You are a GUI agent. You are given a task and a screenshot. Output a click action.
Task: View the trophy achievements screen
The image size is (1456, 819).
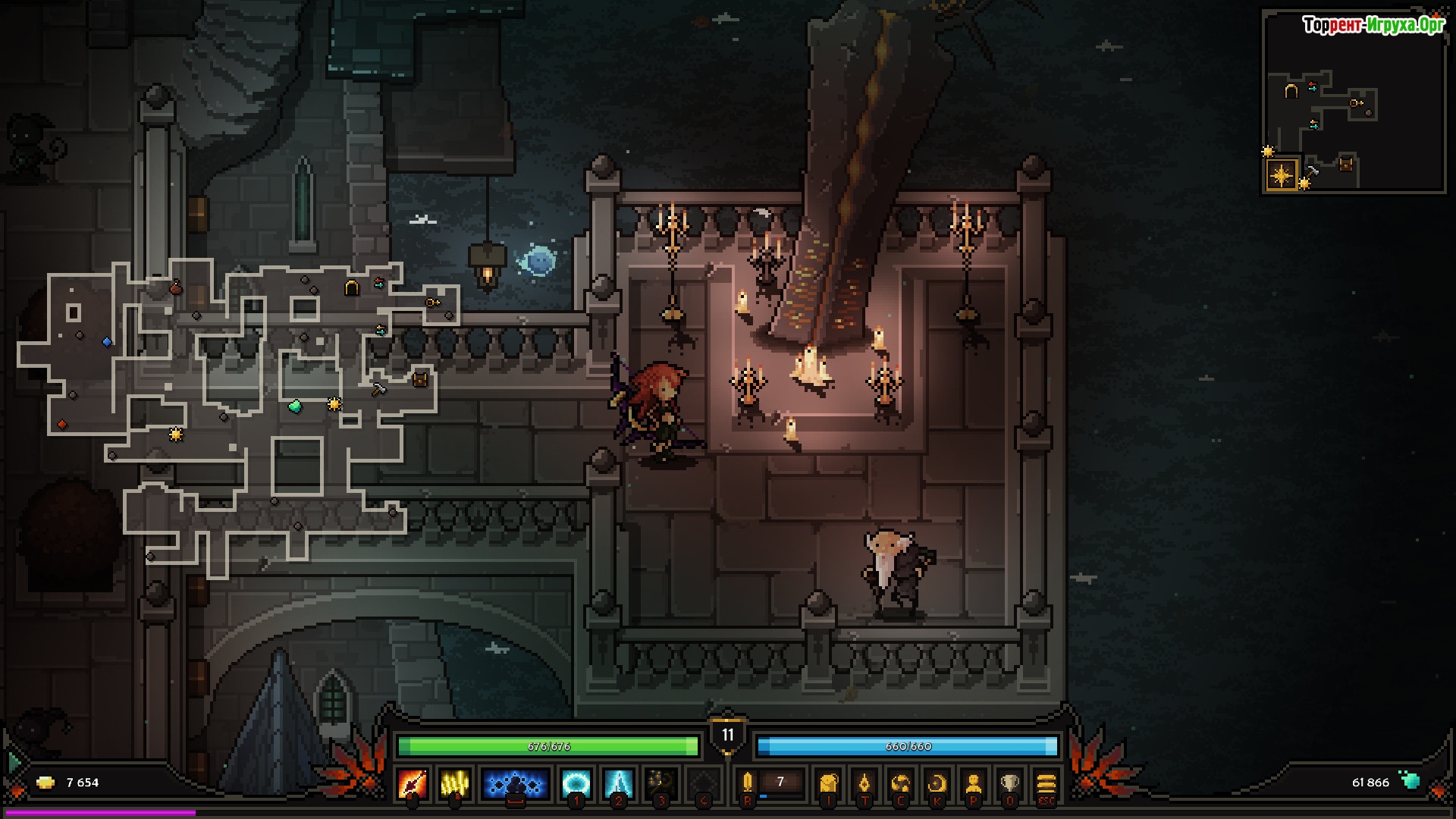point(1009,783)
